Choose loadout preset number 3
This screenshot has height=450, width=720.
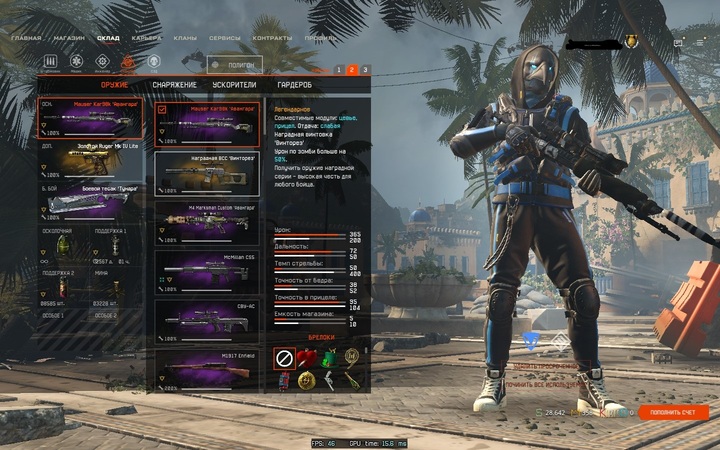pyautogui.click(x=365, y=70)
